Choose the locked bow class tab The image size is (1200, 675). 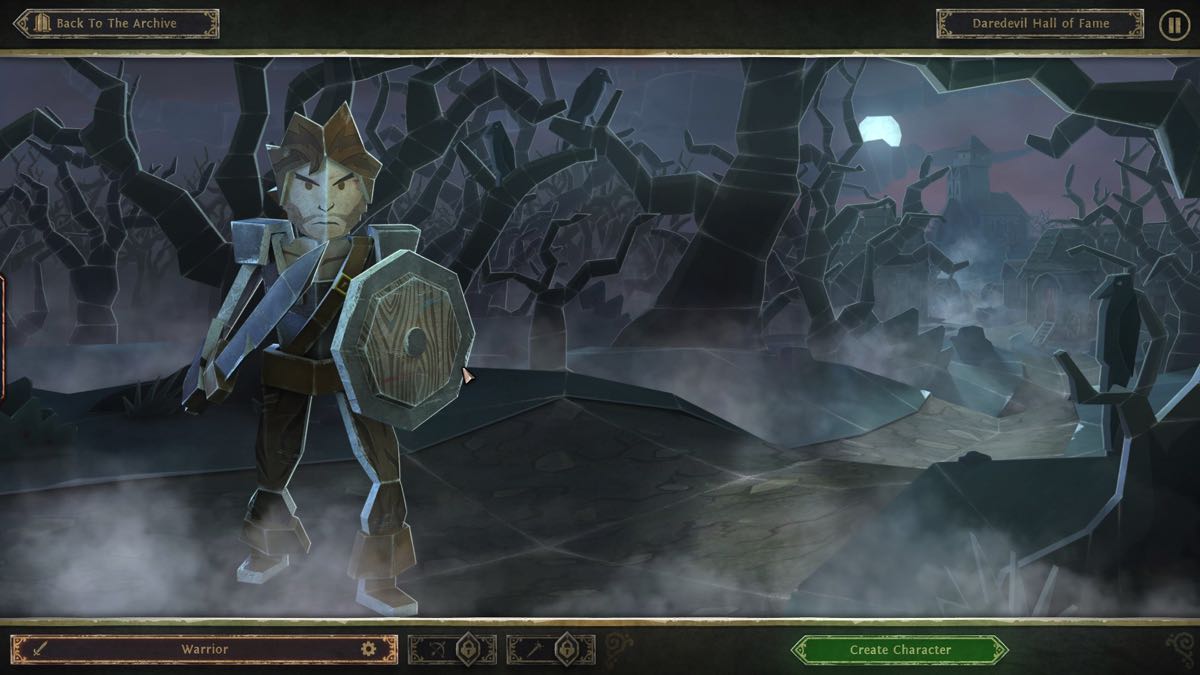tap(452, 650)
